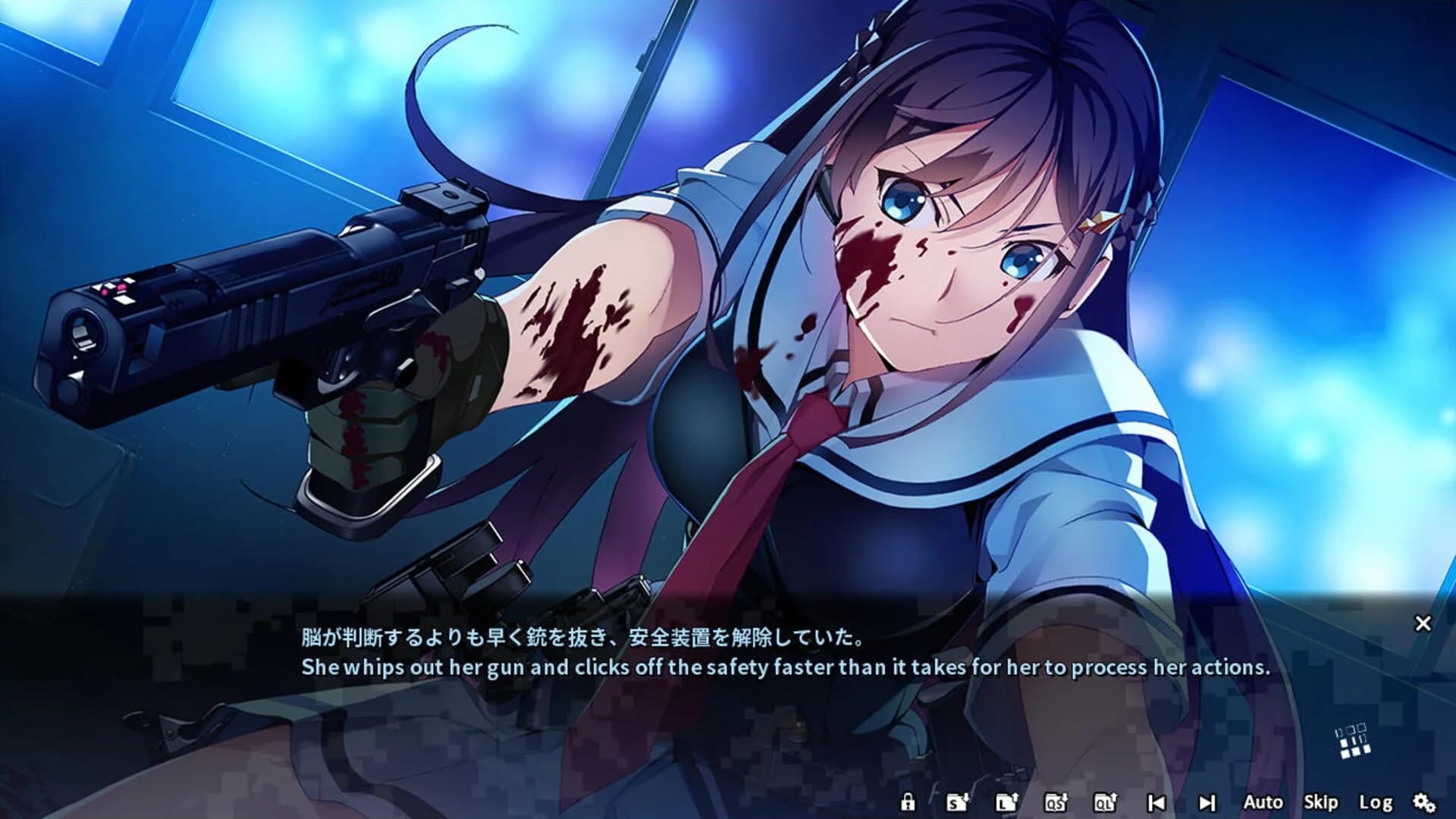Open the message Log backlog

(1376, 802)
